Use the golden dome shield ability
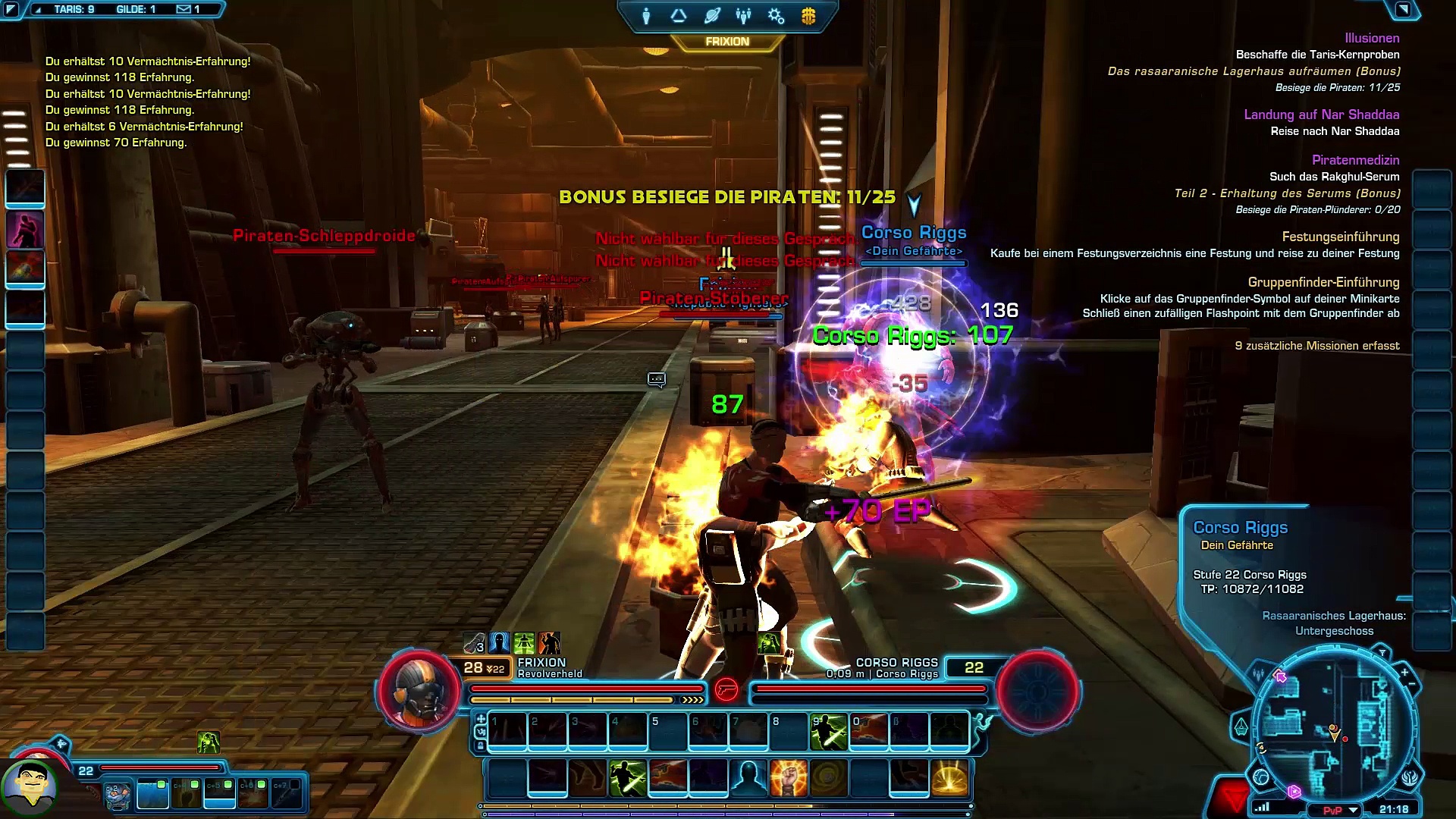Viewport: 1456px width, 819px height. click(x=949, y=778)
